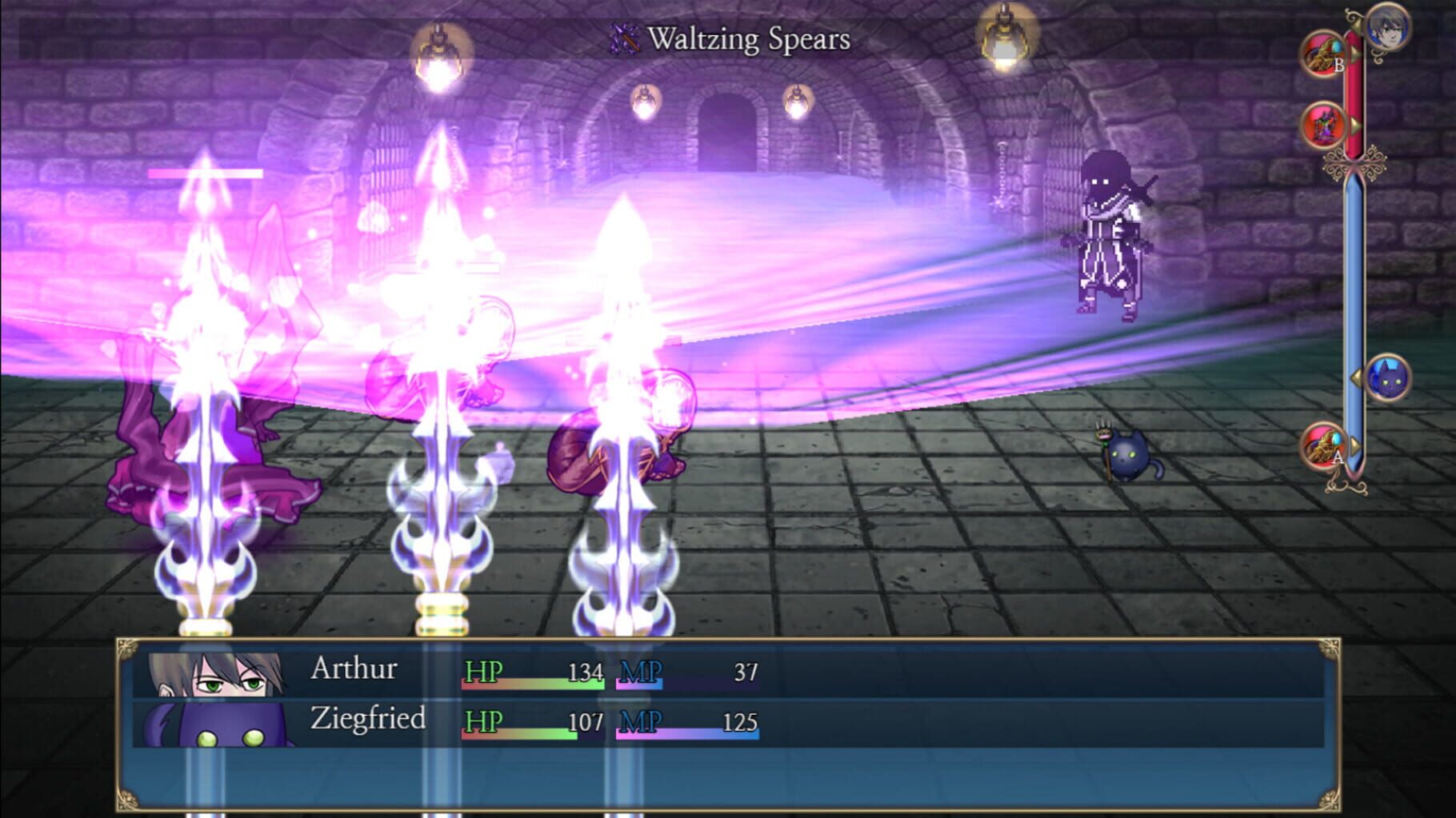
Task: Expand the arrow beneath the red mage portrait
Action: tap(1355, 126)
